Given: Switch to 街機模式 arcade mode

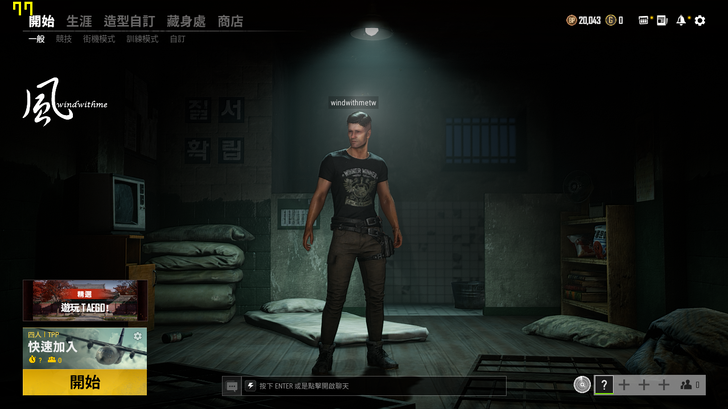Looking at the screenshot, I should (x=99, y=39).
